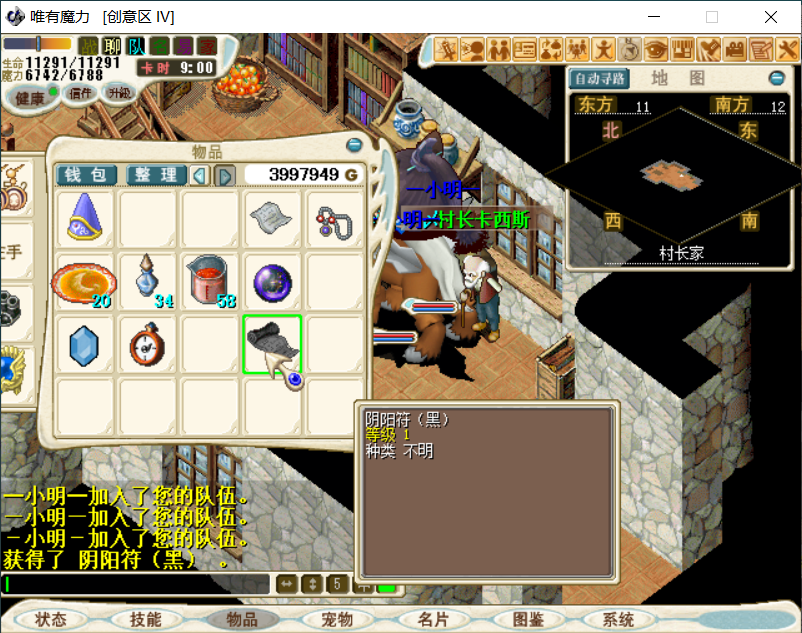Select the dark purple orb item

272,281
